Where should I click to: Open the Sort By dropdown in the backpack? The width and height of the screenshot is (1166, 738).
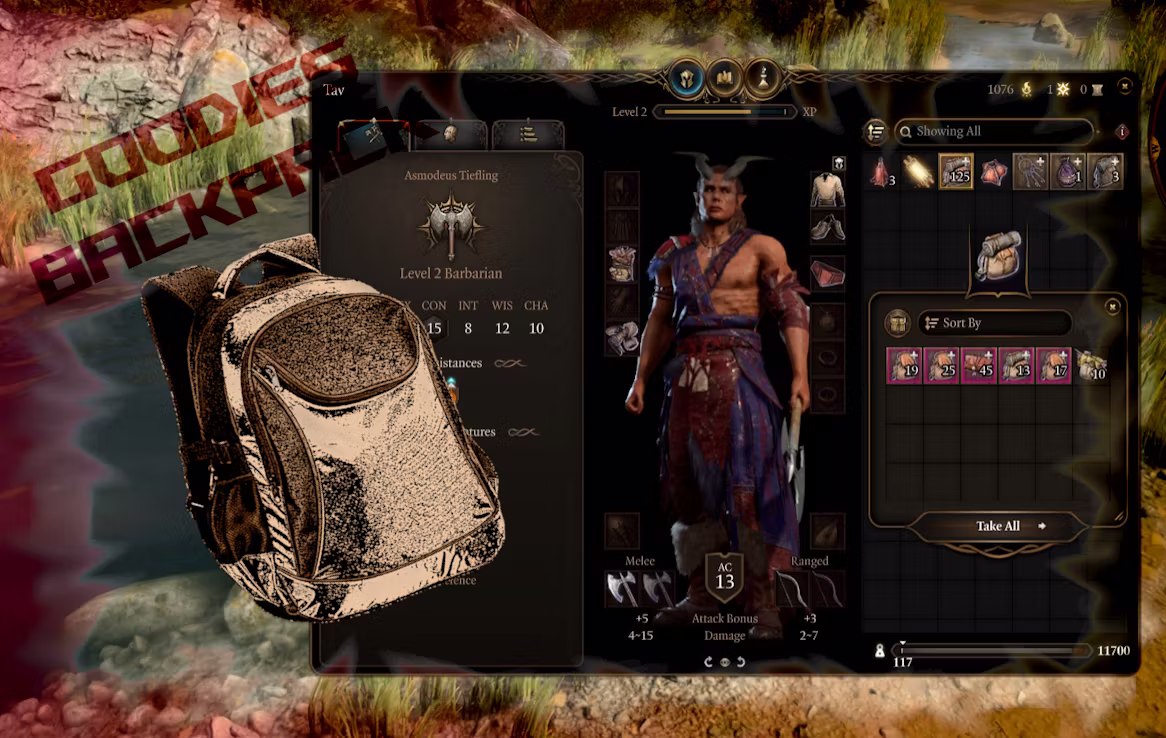pyautogui.click(x=994, y=323)
